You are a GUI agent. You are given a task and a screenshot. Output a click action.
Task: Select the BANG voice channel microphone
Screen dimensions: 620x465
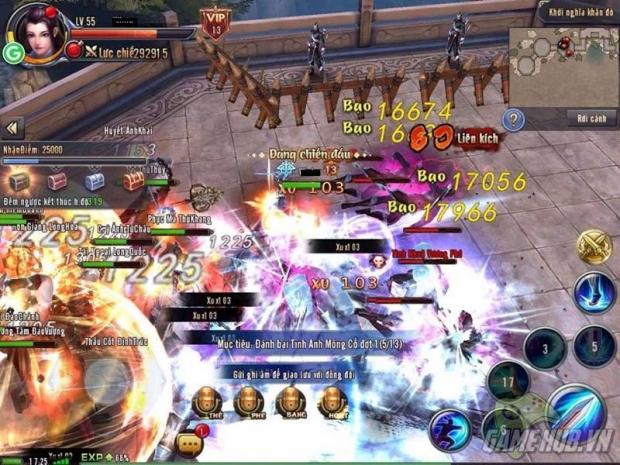coord(291,402)
